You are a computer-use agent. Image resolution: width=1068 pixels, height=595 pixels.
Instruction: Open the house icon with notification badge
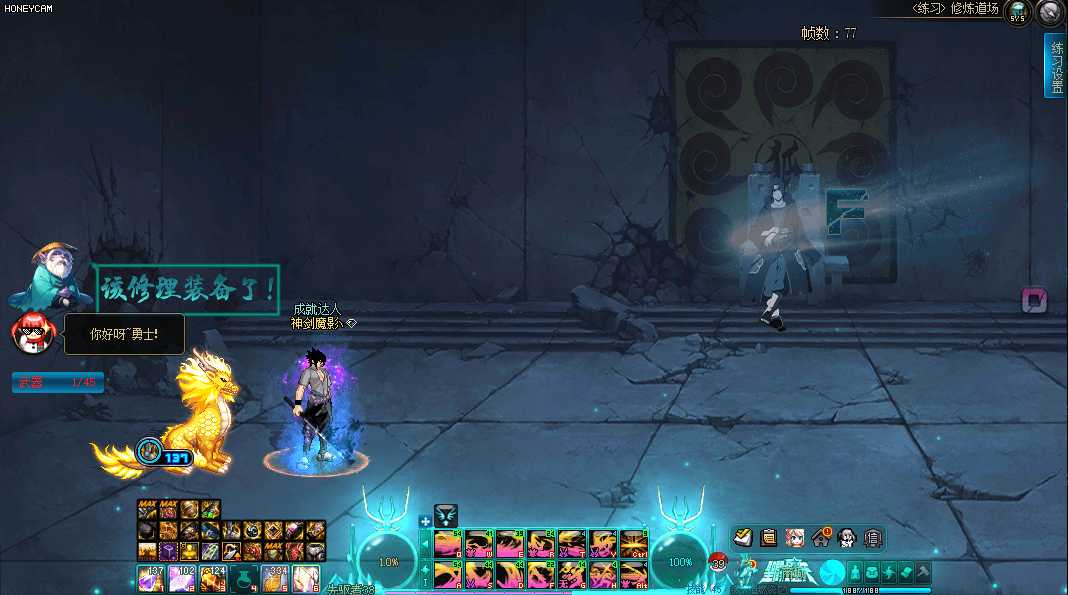click(x=821, y=538)
